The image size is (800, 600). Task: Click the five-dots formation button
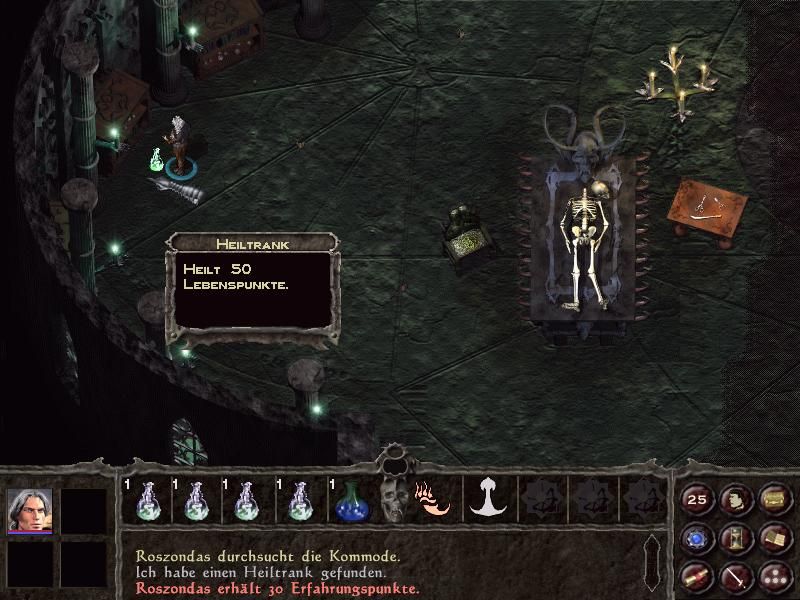pyautogui.click(x=773, y=576)
